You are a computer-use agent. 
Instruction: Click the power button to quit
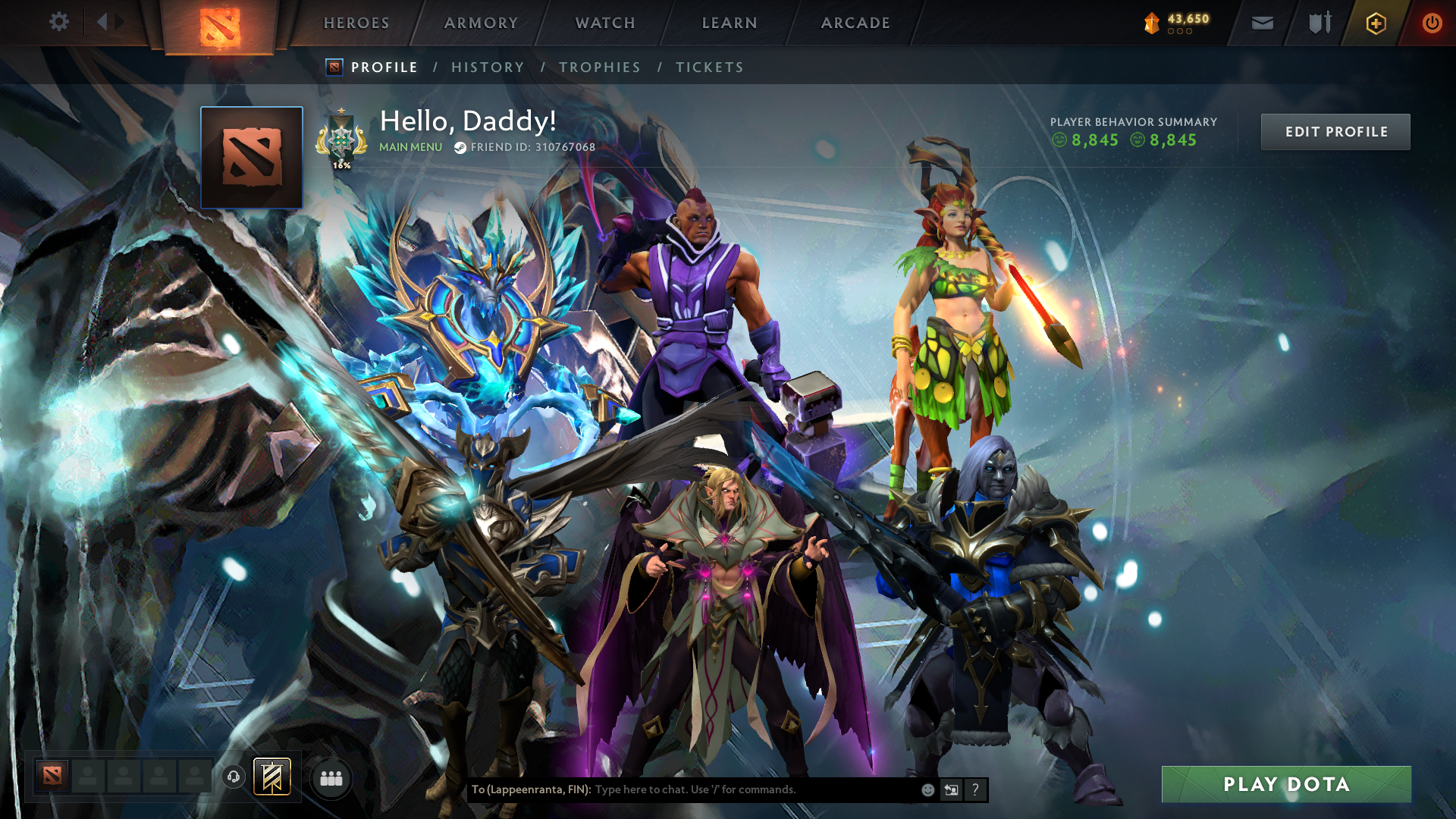pos(1432,23)
